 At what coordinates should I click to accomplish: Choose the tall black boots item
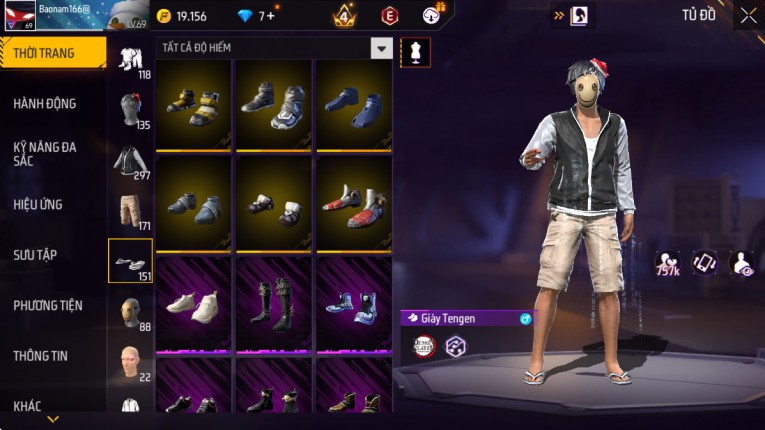tap(272, 303)
